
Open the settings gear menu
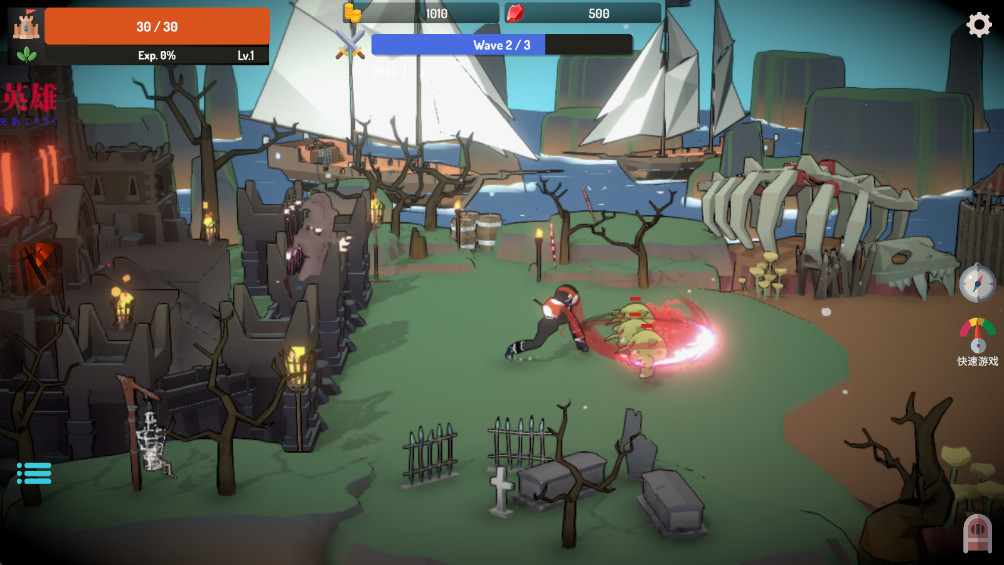[x=978, y=25]
